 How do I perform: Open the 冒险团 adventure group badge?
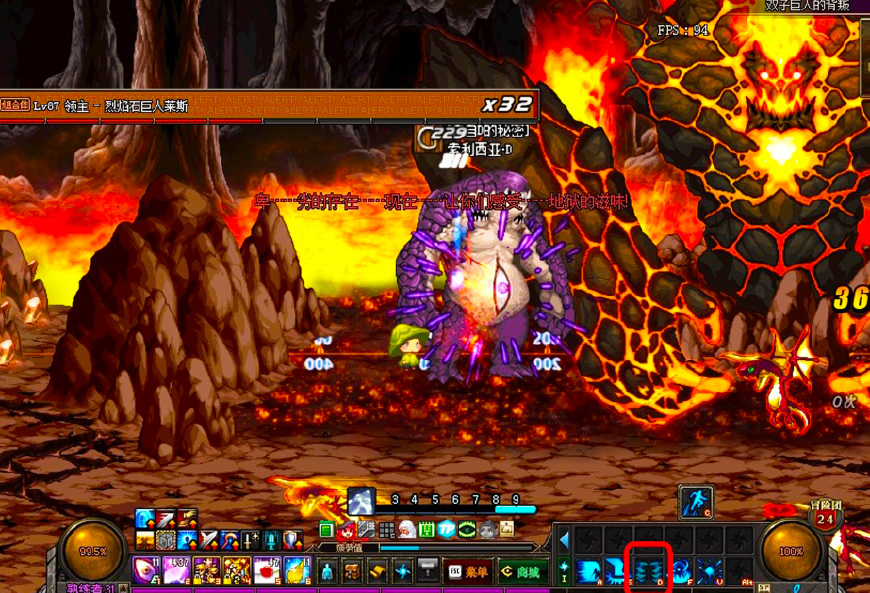825,517
